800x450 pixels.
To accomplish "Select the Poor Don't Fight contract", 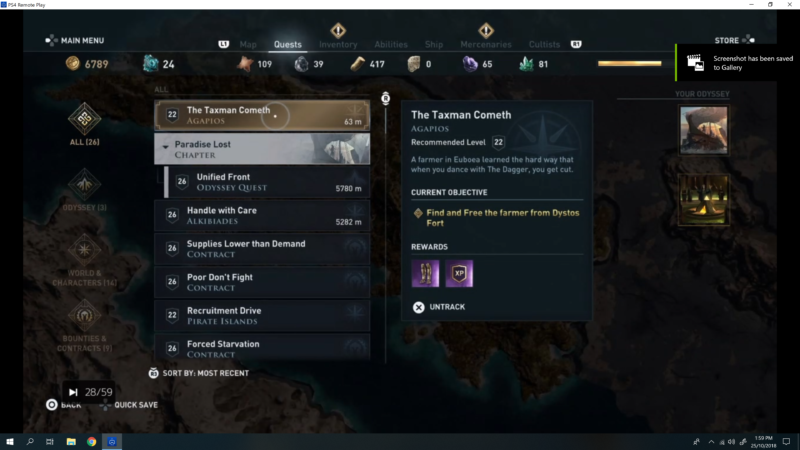I will click(262, 282).
